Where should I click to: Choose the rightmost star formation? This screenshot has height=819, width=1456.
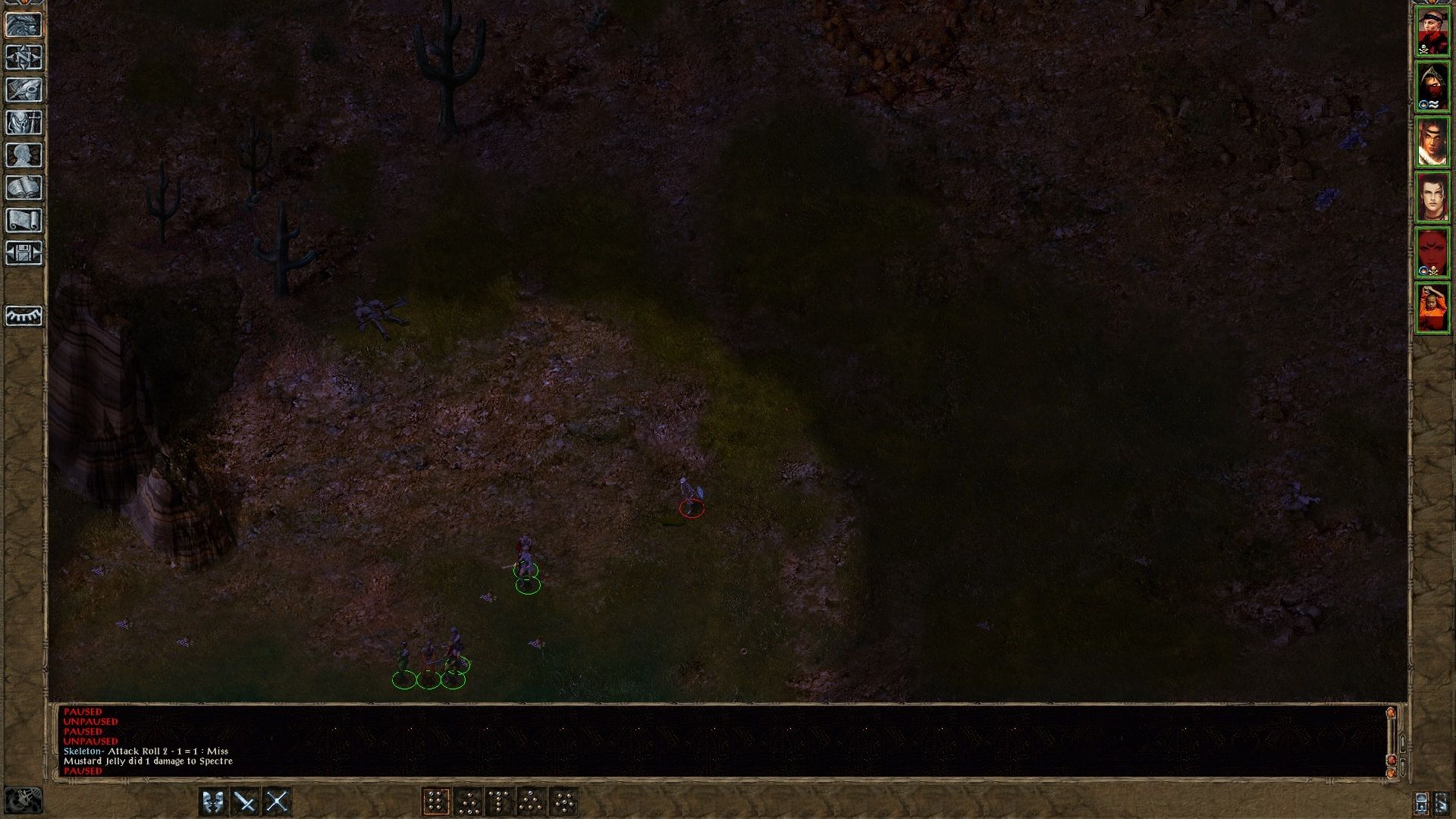click(564, 801)
